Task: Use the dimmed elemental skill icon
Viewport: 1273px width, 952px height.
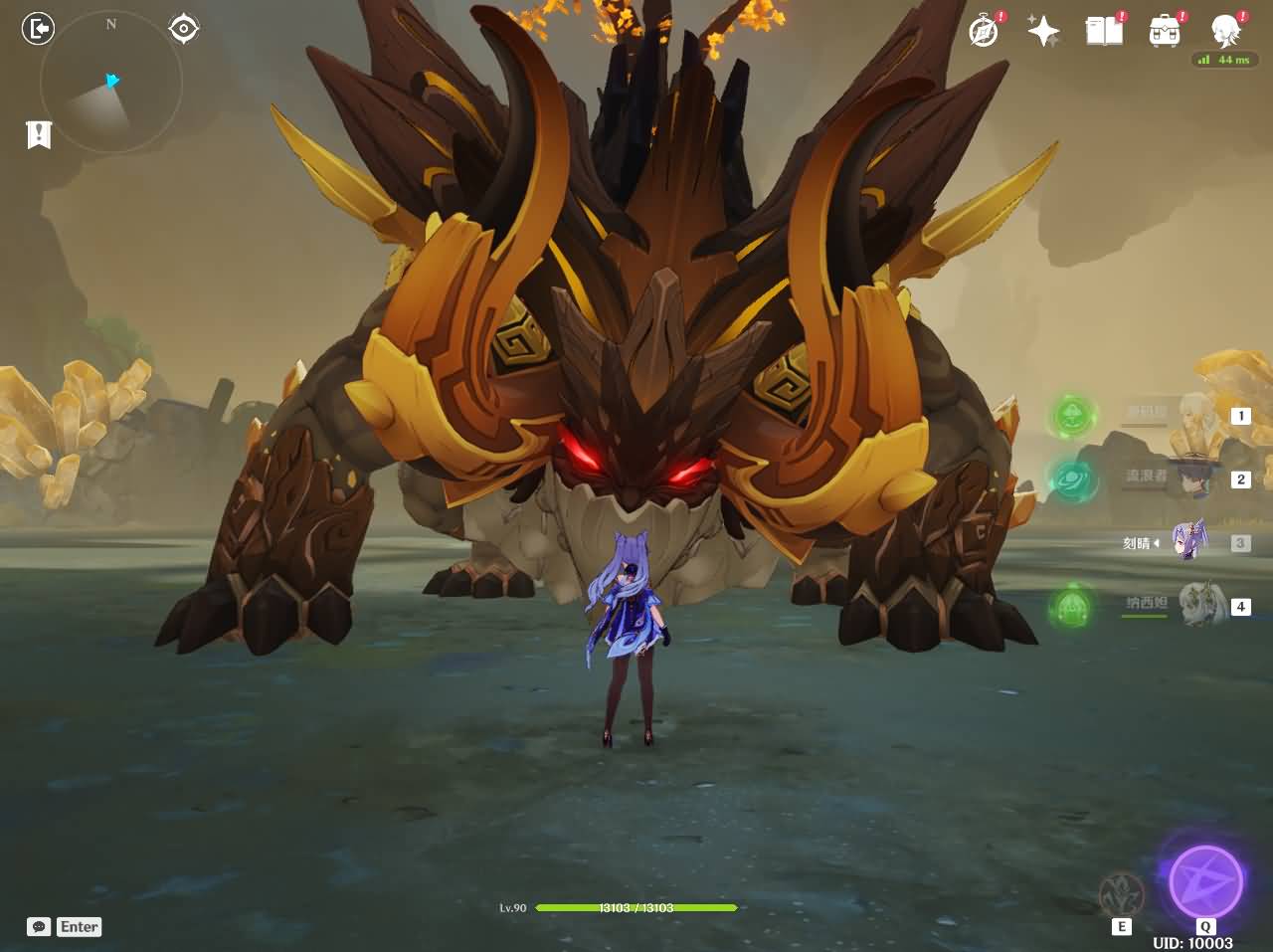Action: [1122, 894]
